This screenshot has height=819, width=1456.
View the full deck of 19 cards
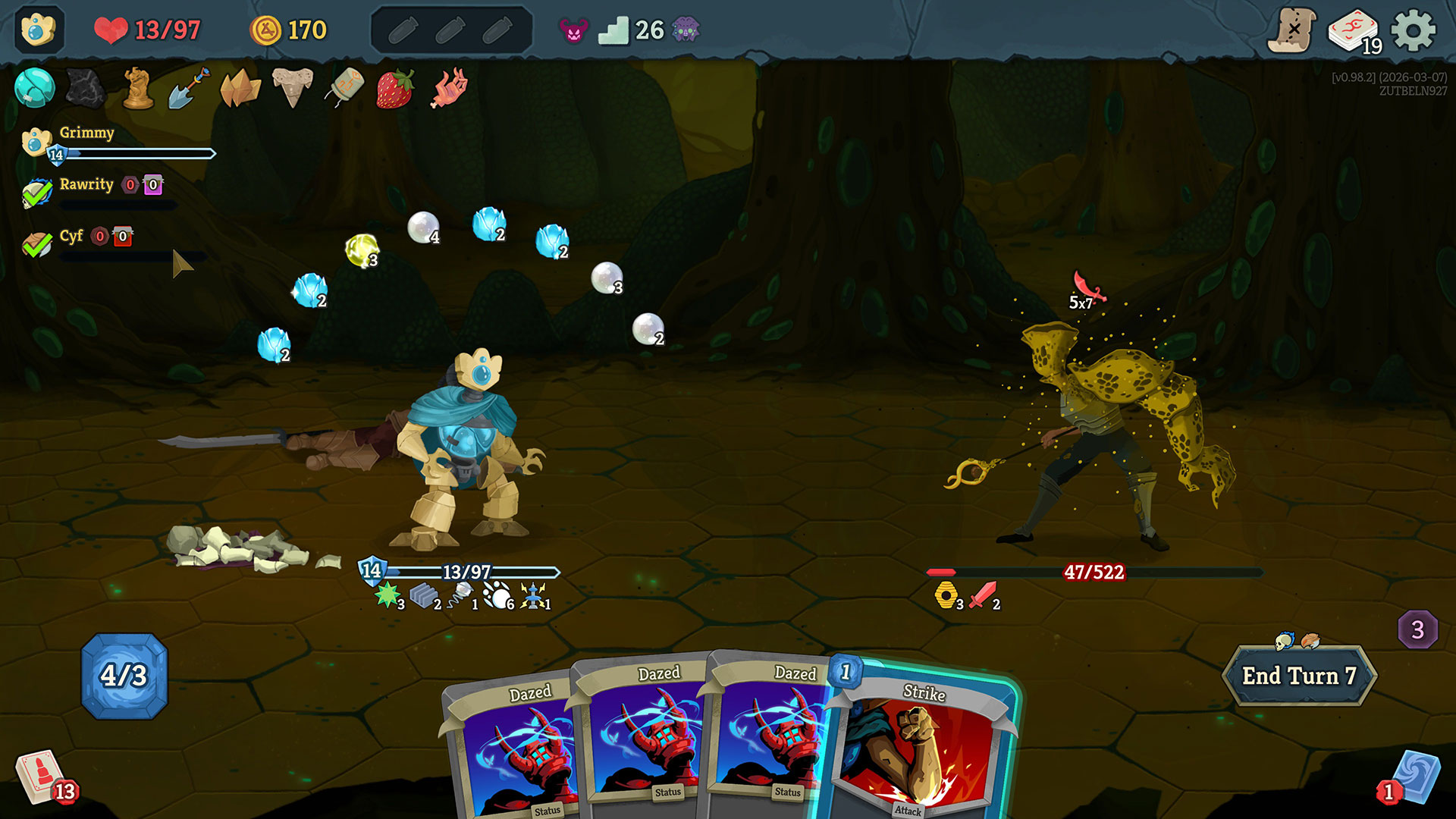click(1354, 32)
